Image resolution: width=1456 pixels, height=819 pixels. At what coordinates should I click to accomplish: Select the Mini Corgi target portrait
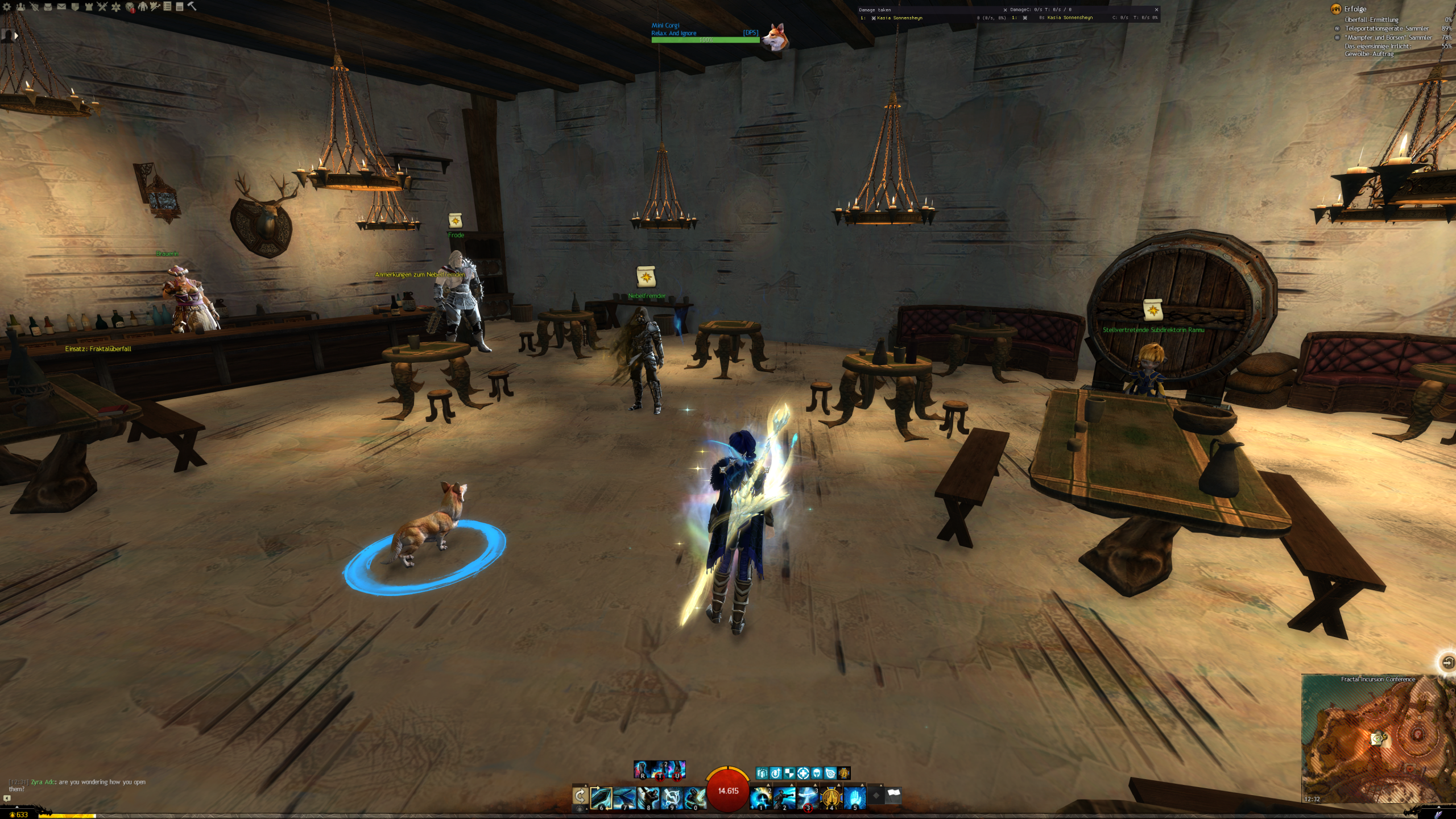point(773,37)
